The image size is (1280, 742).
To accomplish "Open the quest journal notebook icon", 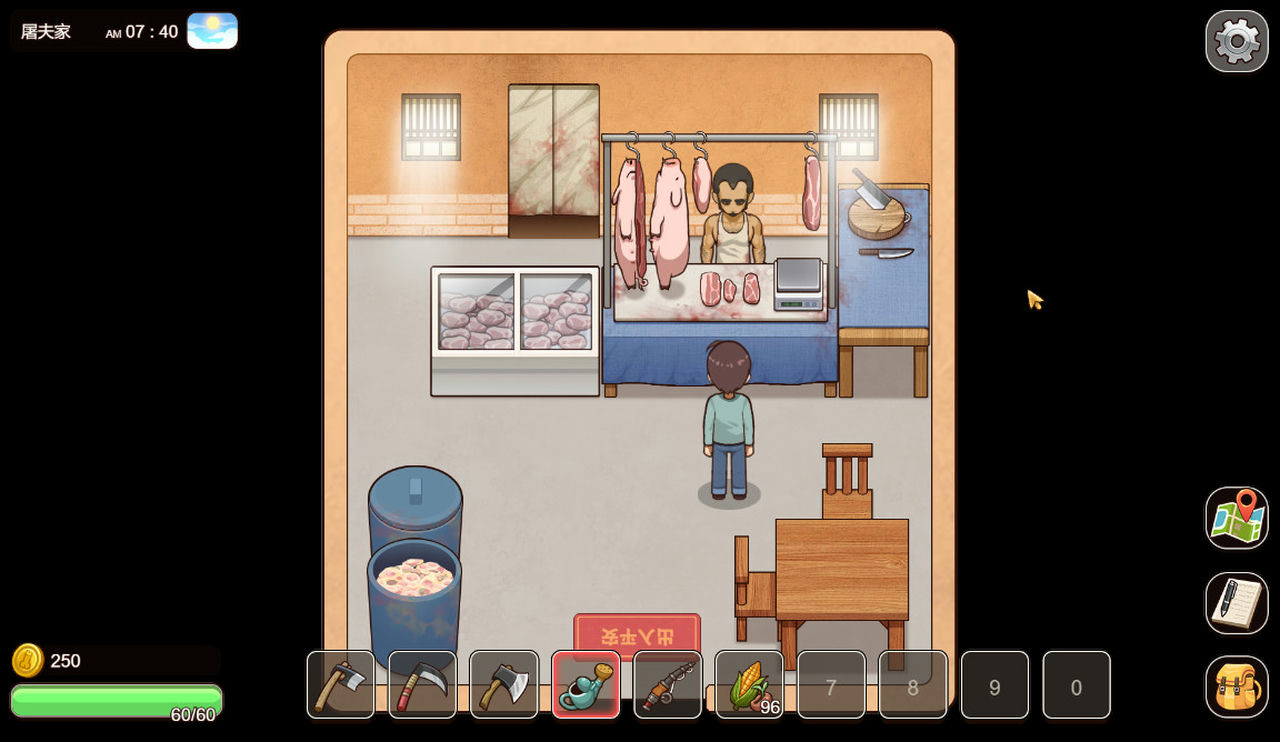I will (x=1237, y=601).
